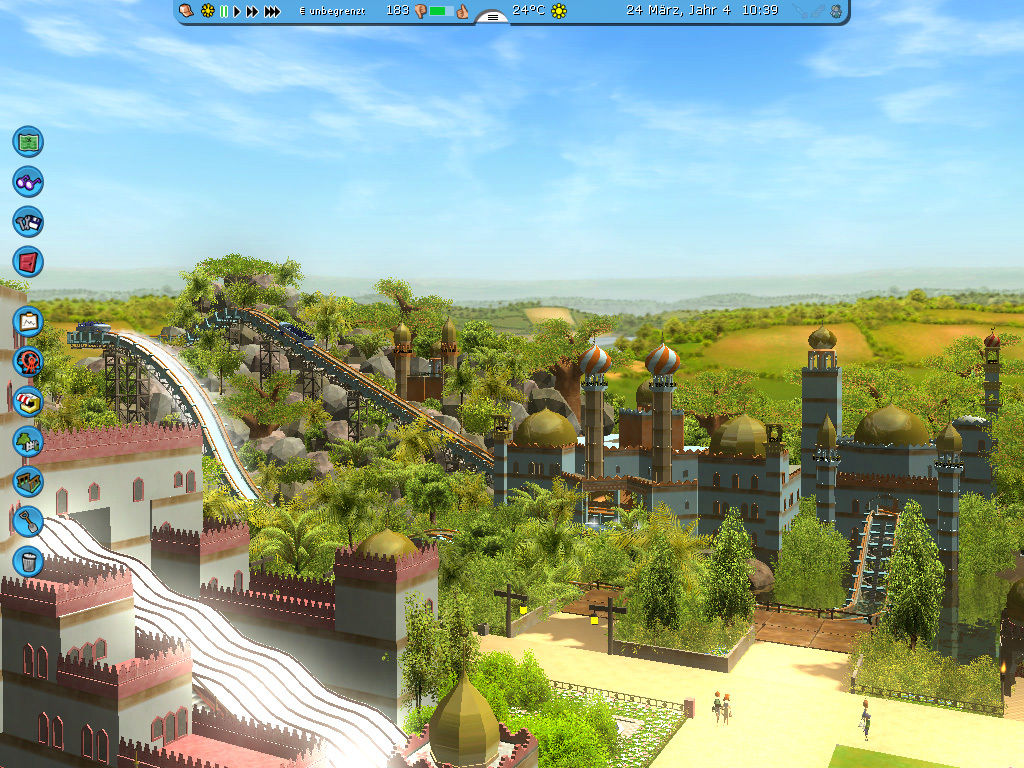Image resolution: width=1024 pixels, height=768 pixels.
Task: Pause the game with the pause button
Action: pyautogui.click(x=224, y=11)
